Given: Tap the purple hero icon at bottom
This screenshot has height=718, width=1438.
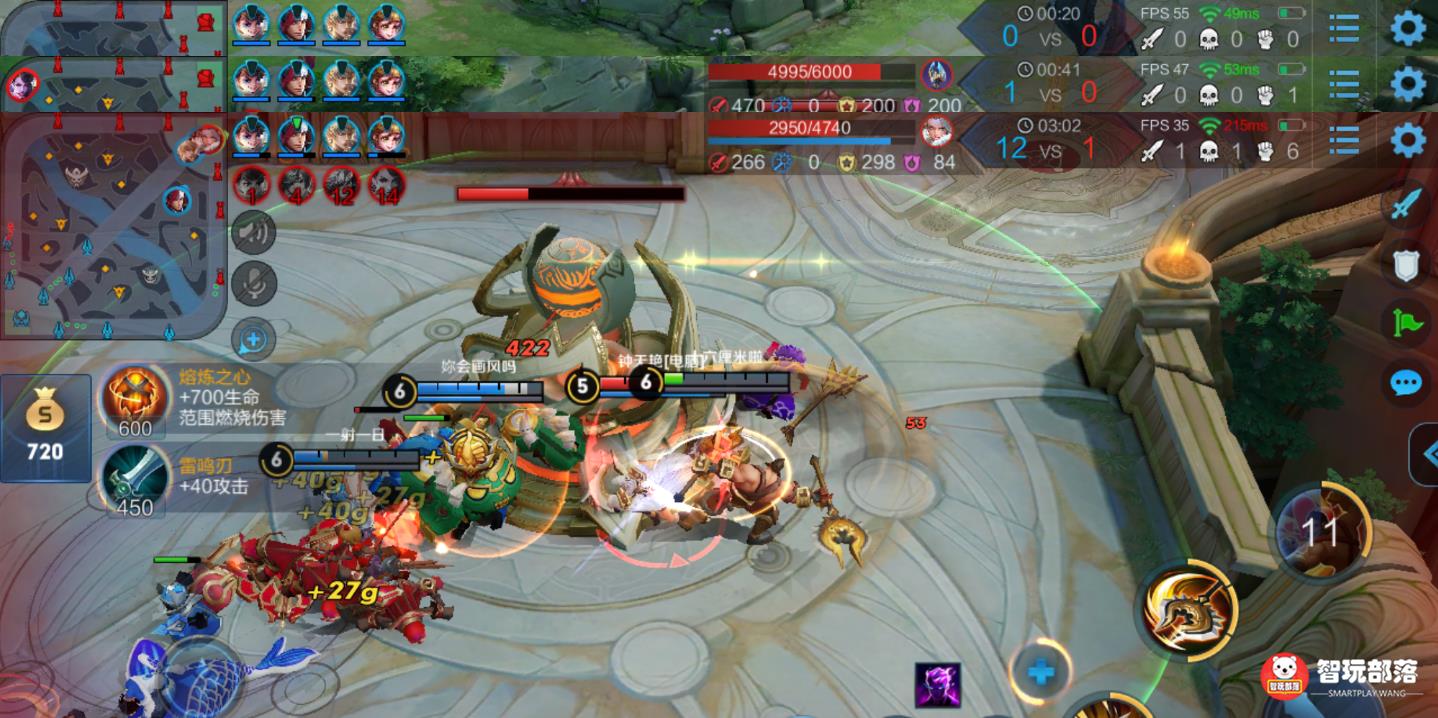Looking at the screenshot, I should (937, 685).
